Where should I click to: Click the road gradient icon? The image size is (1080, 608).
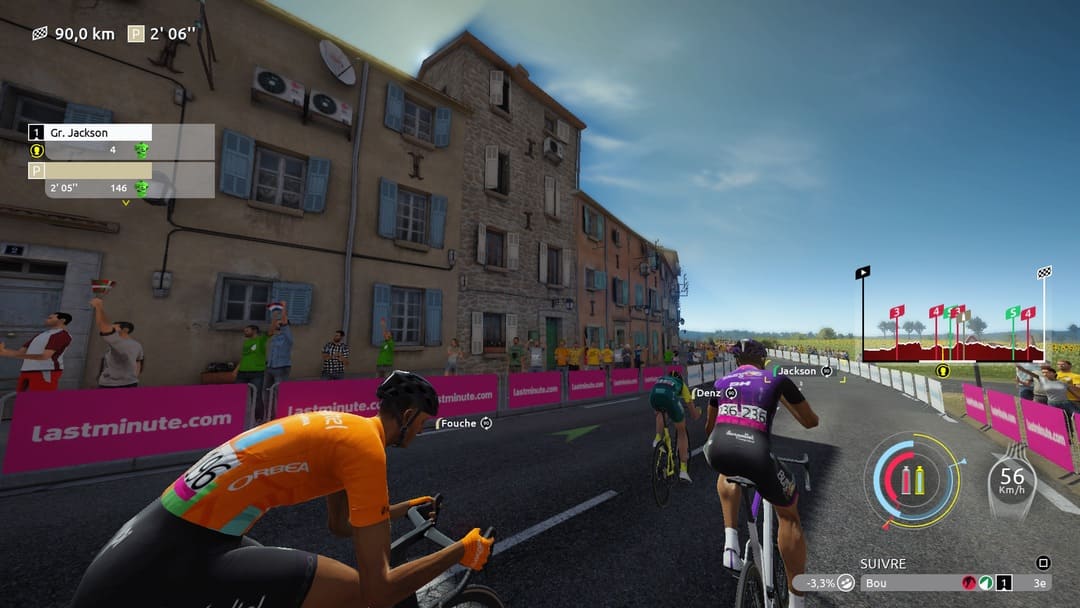[846, 583]
